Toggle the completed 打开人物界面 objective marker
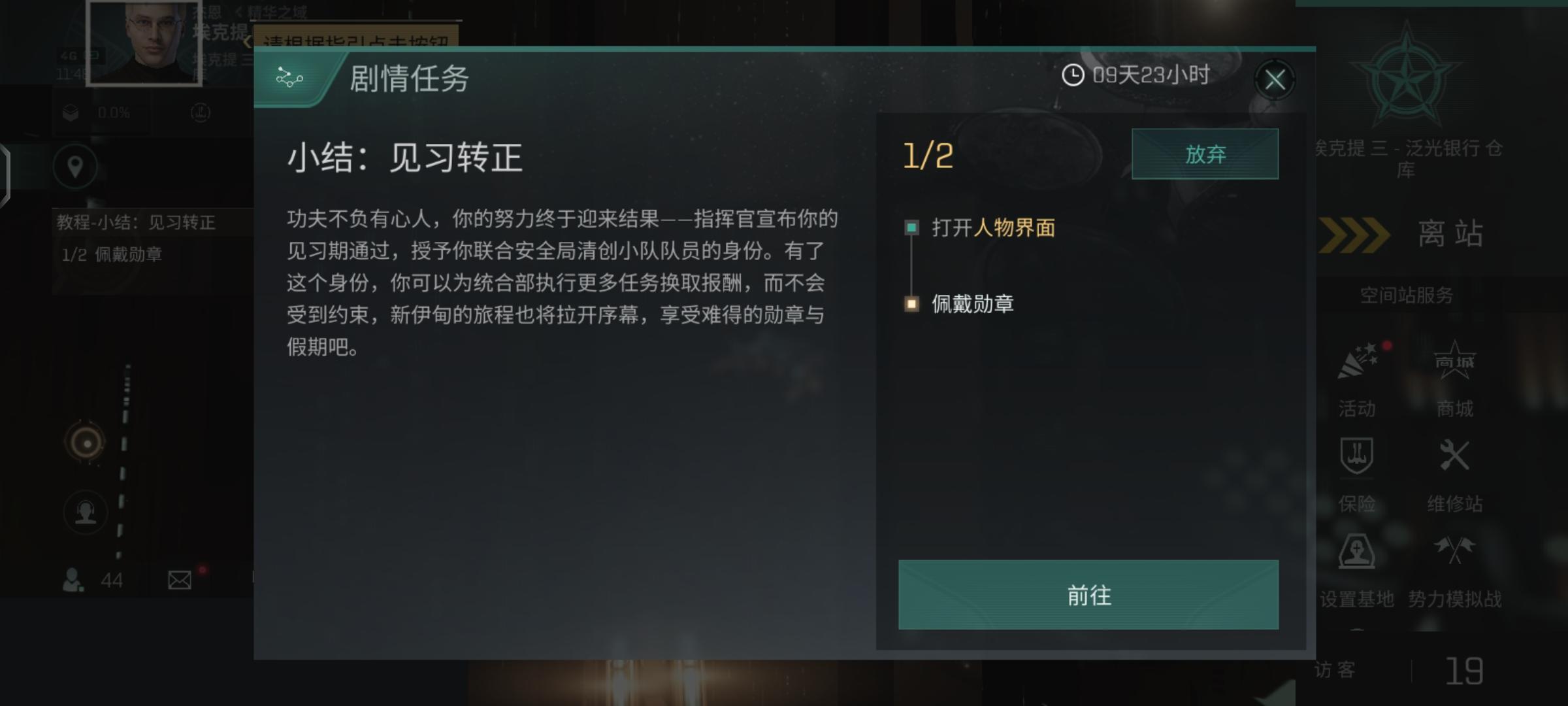Screen dimensions: 1568x706 (910, 229)
